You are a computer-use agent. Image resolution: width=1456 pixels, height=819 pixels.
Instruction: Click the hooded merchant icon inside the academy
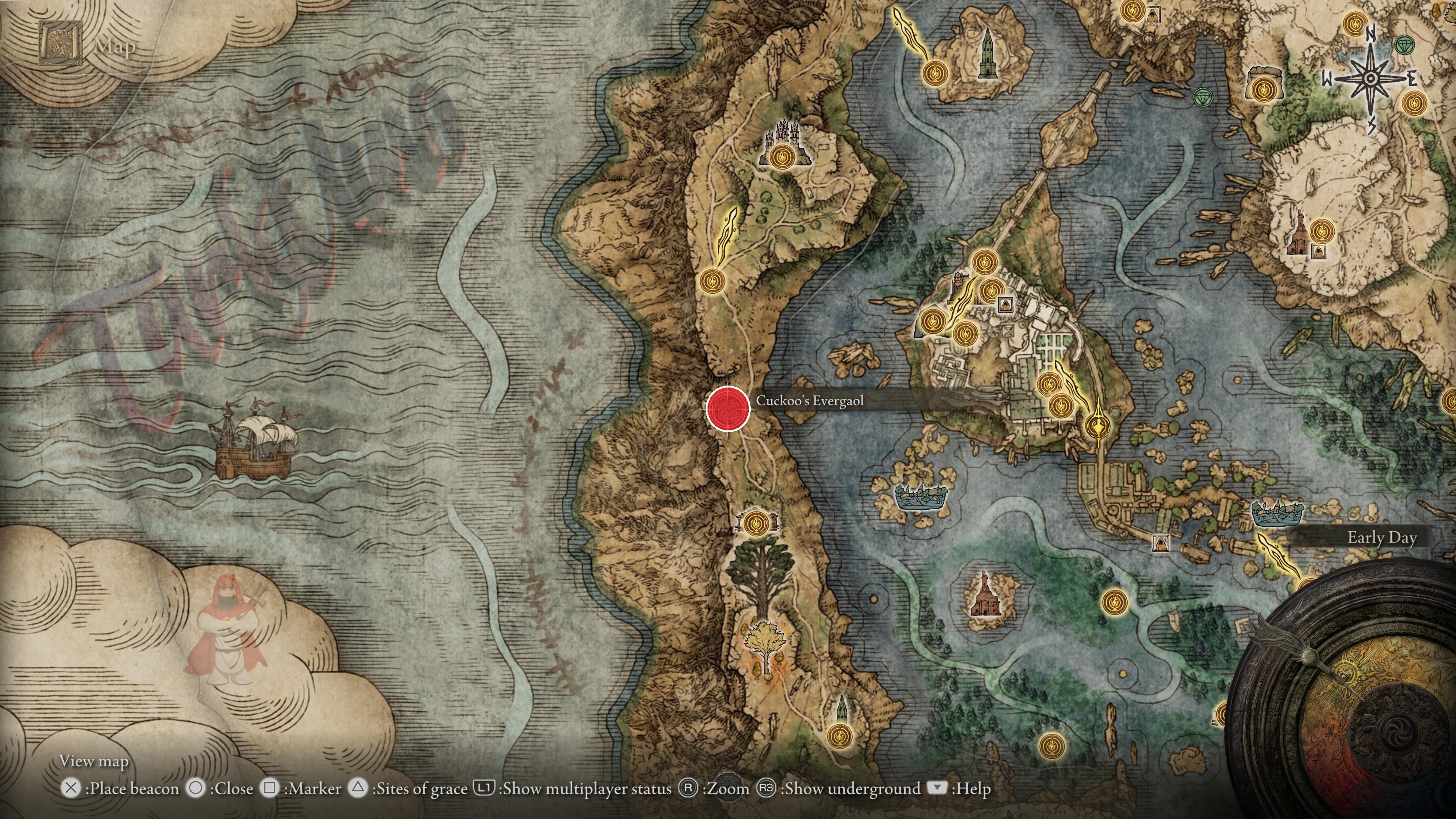(x=1005, y=305)
